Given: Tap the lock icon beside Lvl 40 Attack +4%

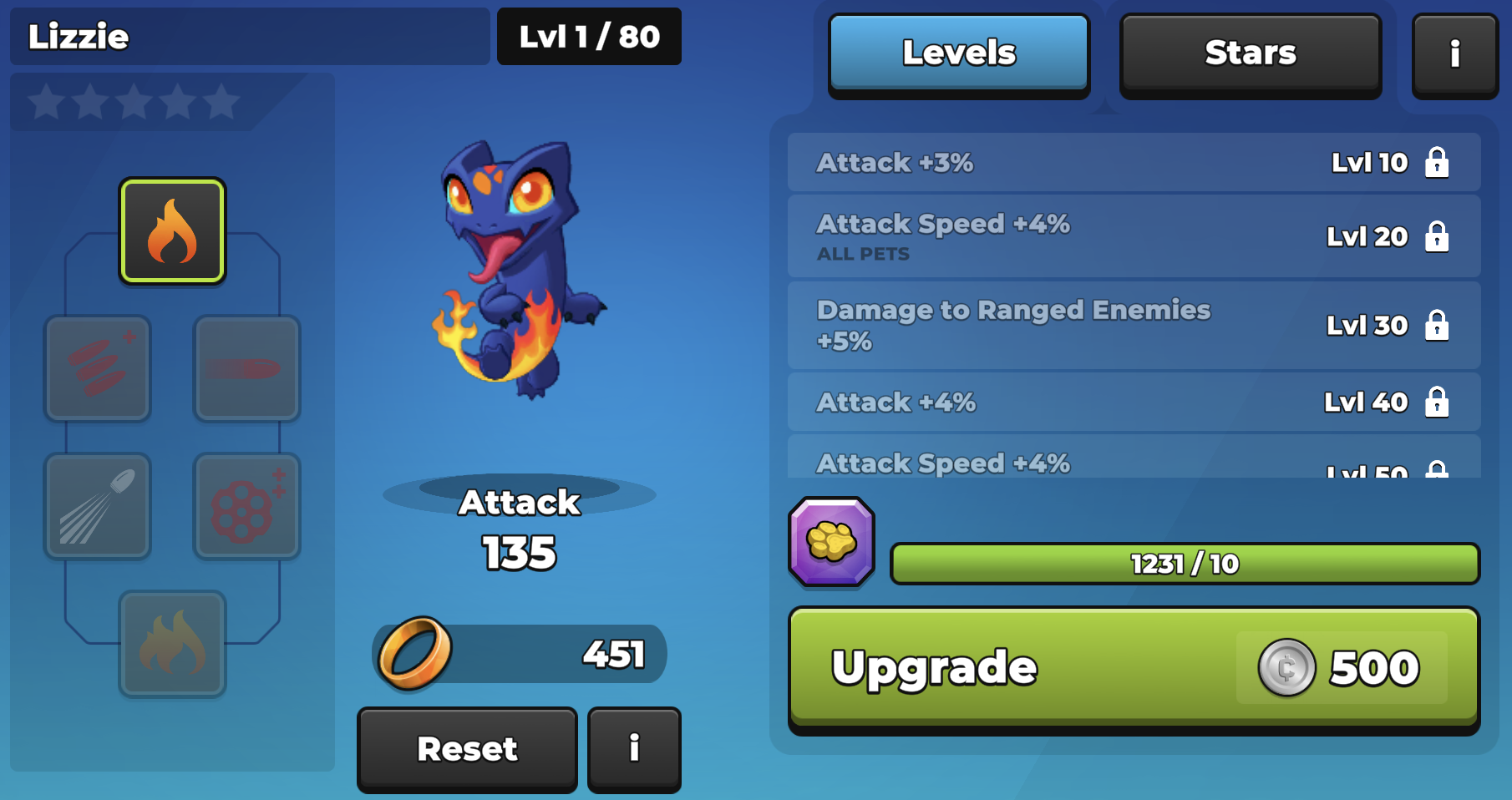Looking at the screenshot, I should click(1438, 402).
